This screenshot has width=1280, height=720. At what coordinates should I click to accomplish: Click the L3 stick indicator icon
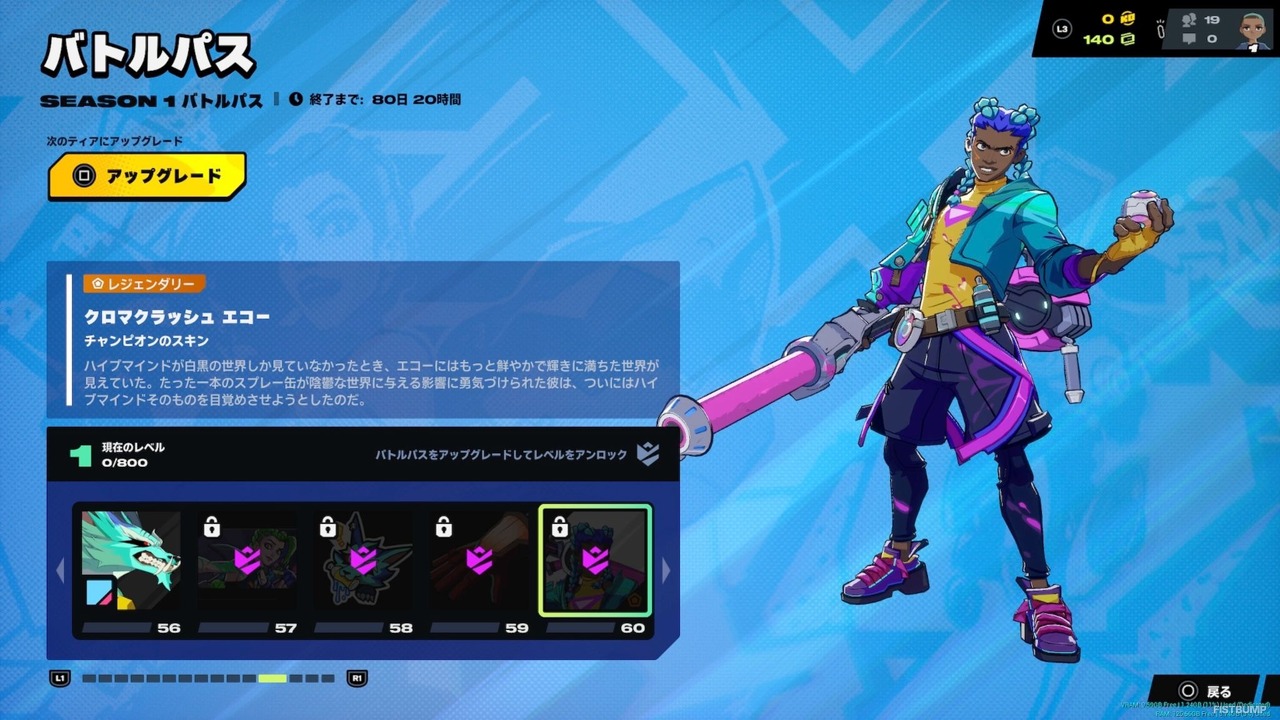pos(1062,27)
